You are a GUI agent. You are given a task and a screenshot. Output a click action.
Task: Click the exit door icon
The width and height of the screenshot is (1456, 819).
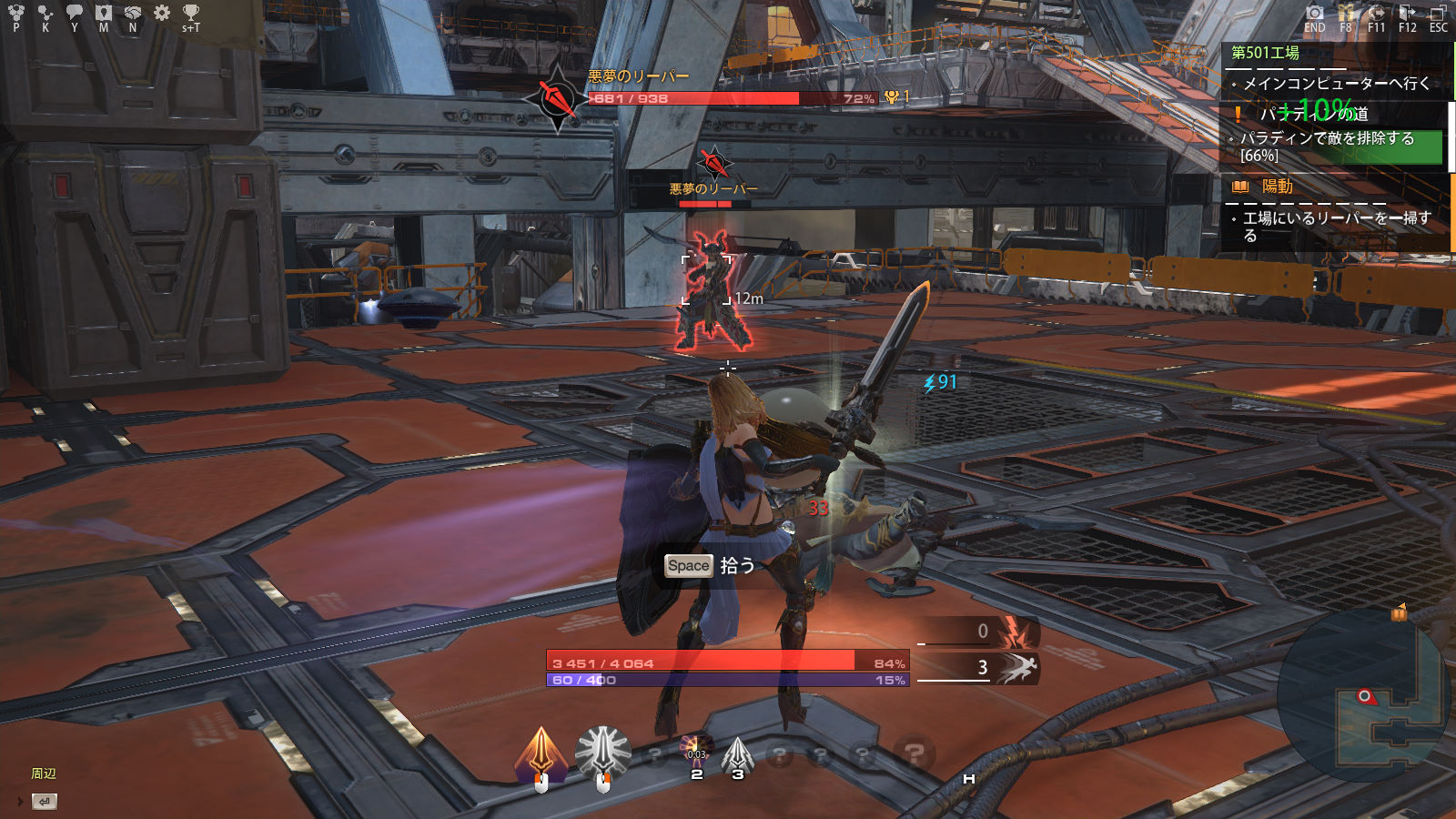[x=1407, y=13]
